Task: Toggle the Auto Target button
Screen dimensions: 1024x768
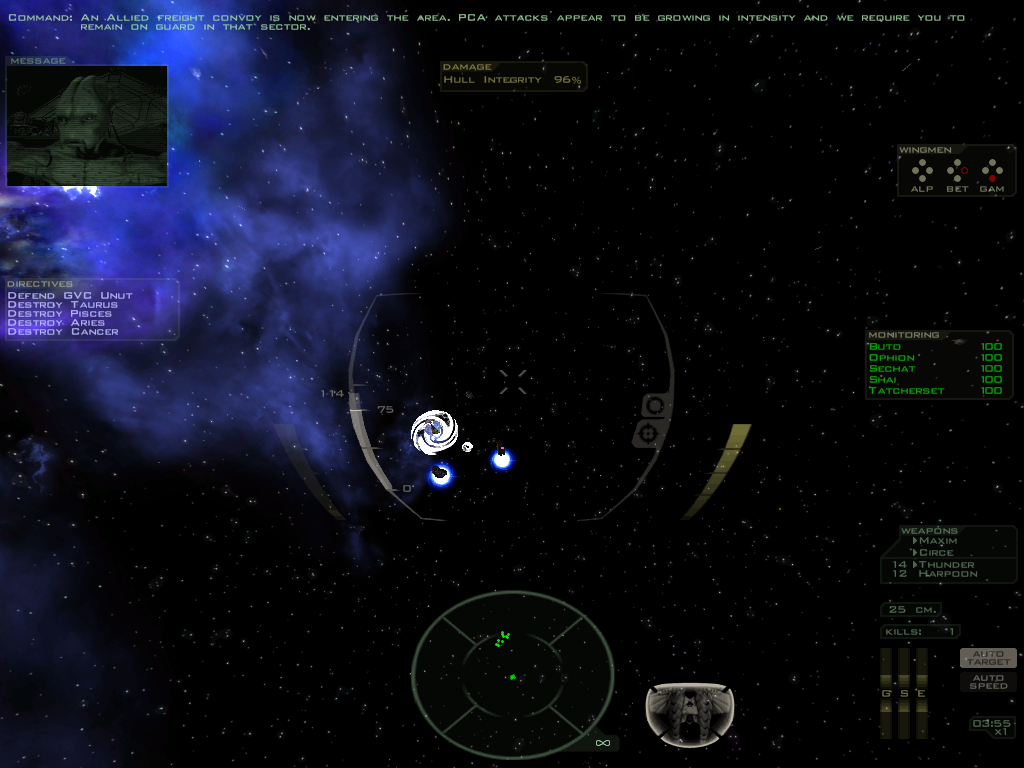Action: point(988,658)
